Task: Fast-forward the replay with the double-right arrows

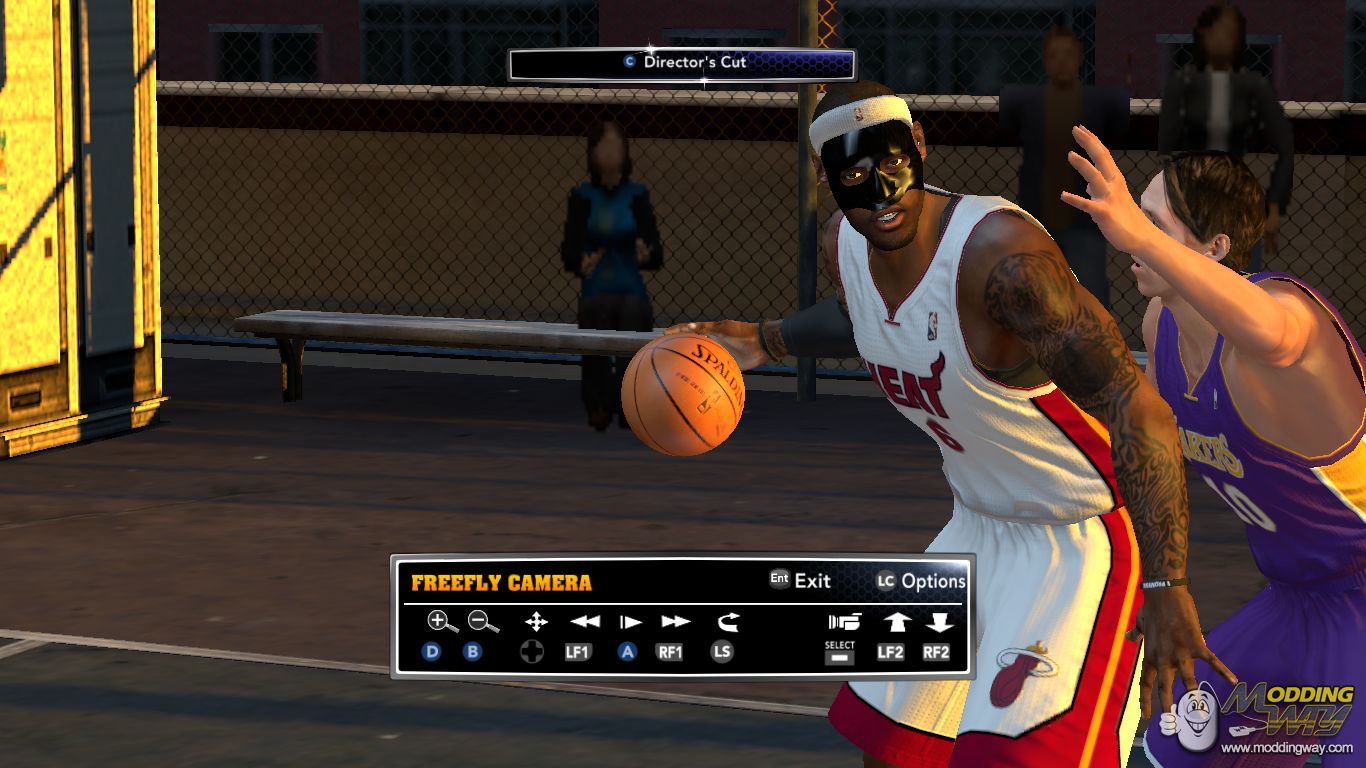Action: click(675, 622)
